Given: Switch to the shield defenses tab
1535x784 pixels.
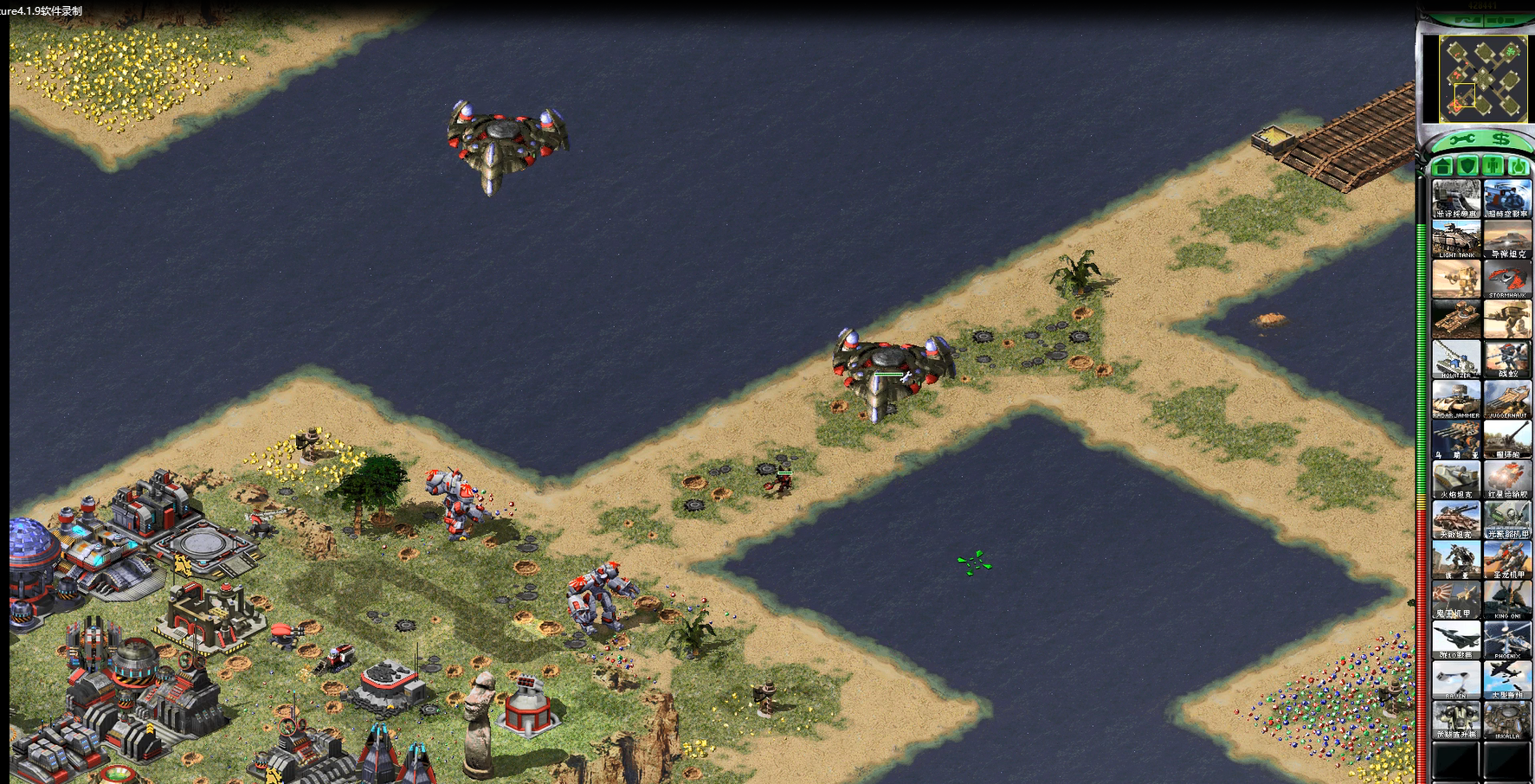Looking at the screenshot, I should (x=1467, y=165).
